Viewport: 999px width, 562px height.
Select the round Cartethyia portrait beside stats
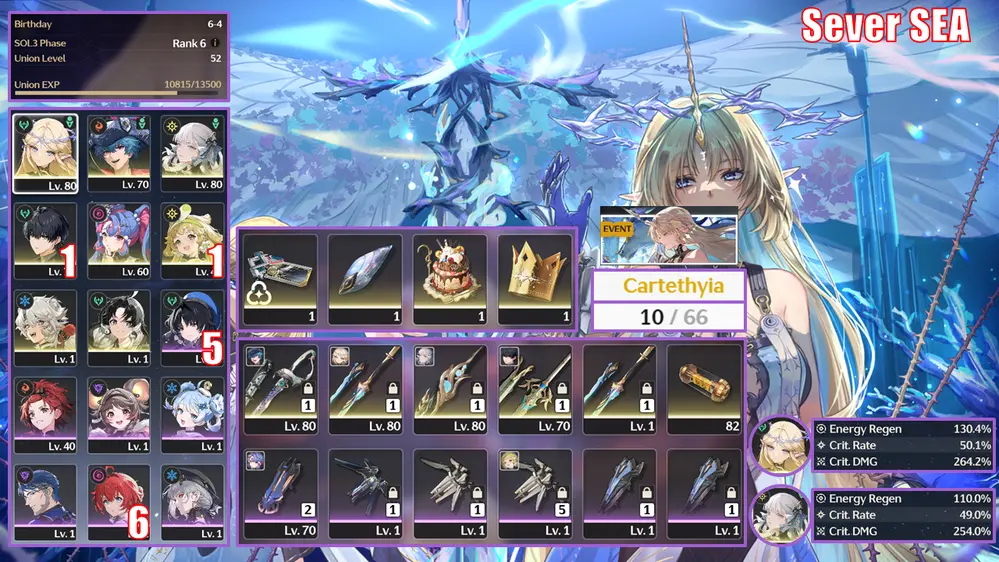tap(779, 447)
